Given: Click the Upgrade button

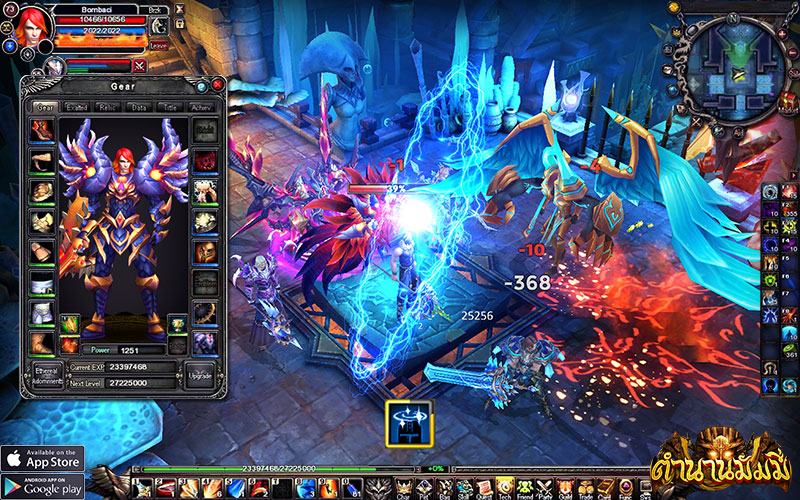Looking at the screenshot, I should tap(199, 375).
